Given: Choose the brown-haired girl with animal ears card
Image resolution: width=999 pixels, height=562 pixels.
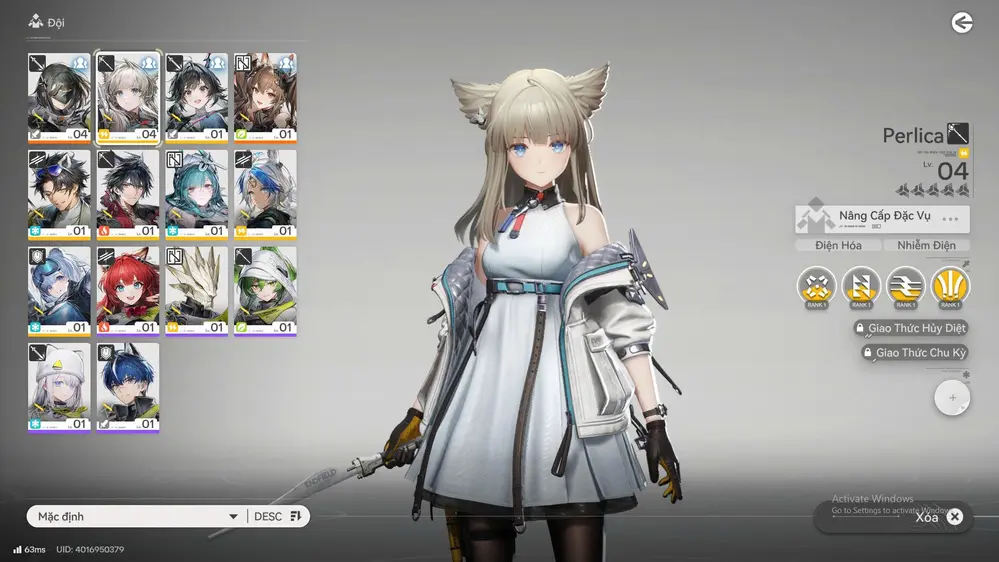Looking at the screenshot, I should [x=265, y=98].
